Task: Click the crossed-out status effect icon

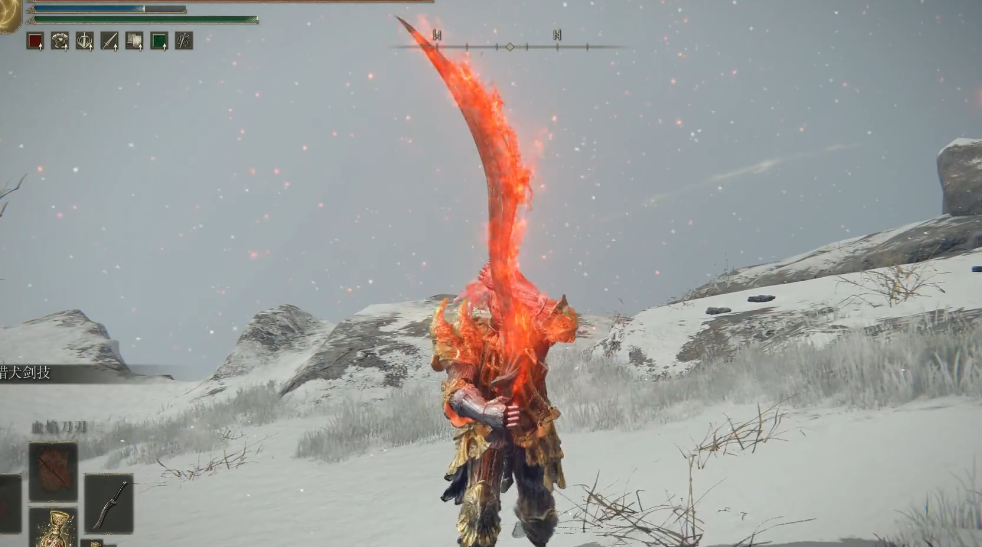Action: pos(184,41)
